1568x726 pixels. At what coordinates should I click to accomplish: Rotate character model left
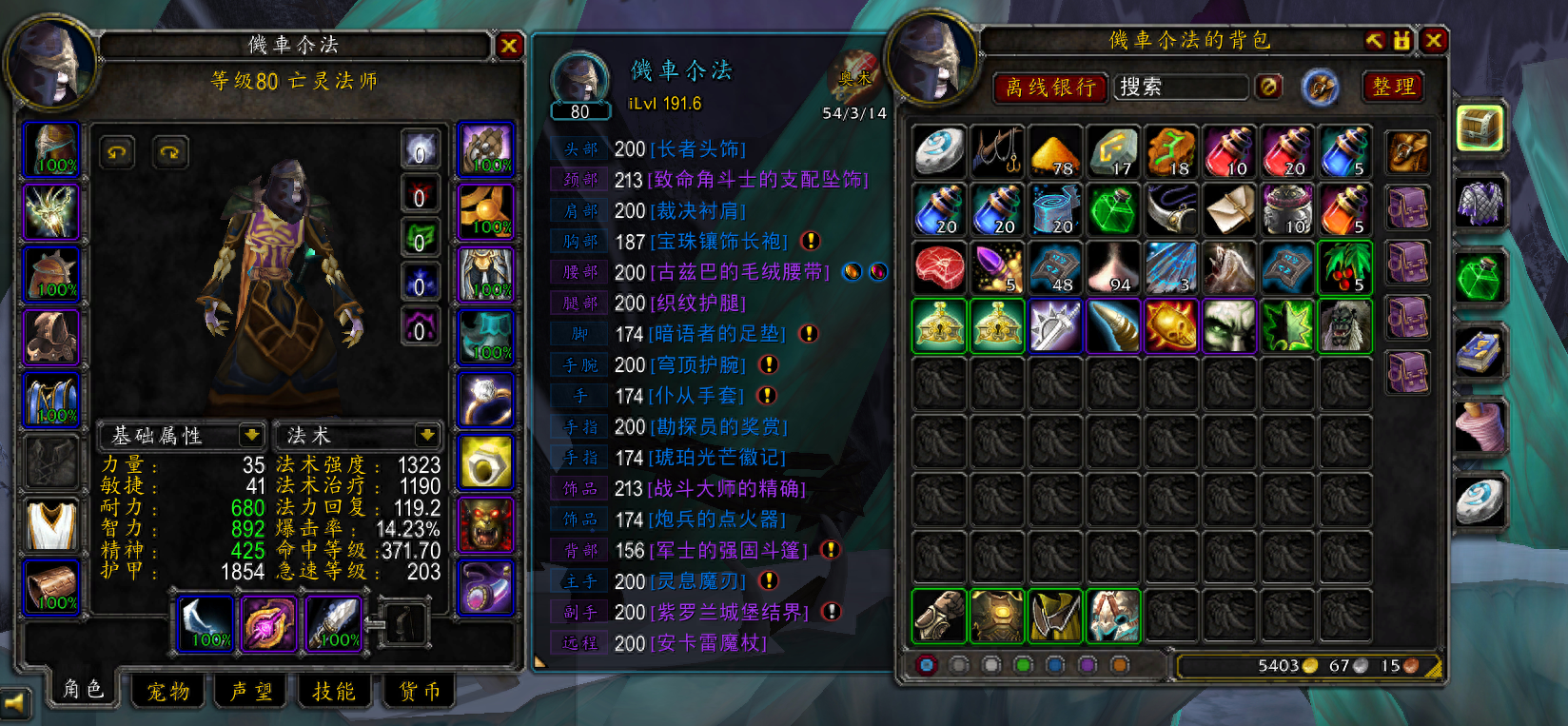click(117, 152)
